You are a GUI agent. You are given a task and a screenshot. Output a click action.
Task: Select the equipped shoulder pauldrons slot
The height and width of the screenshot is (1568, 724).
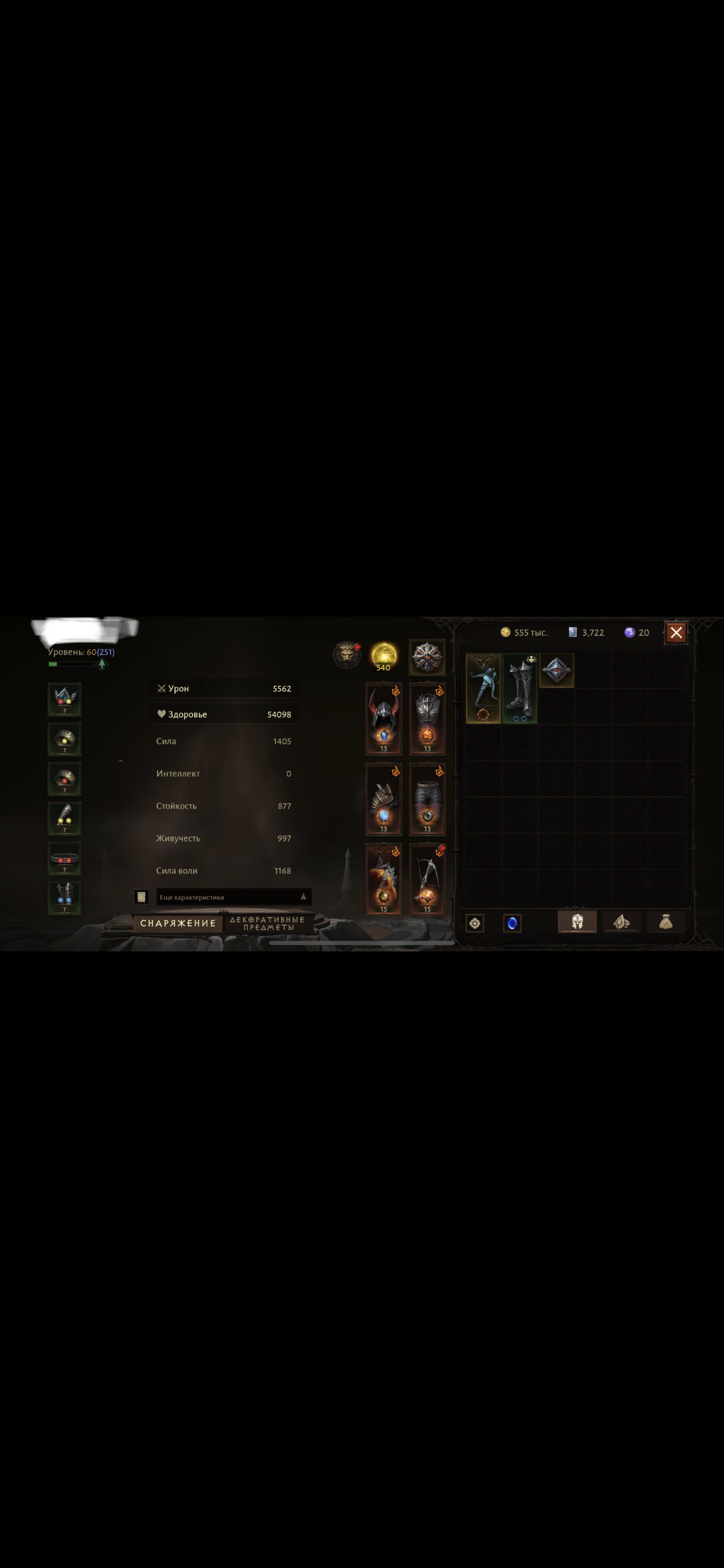[x=384, y=799]
